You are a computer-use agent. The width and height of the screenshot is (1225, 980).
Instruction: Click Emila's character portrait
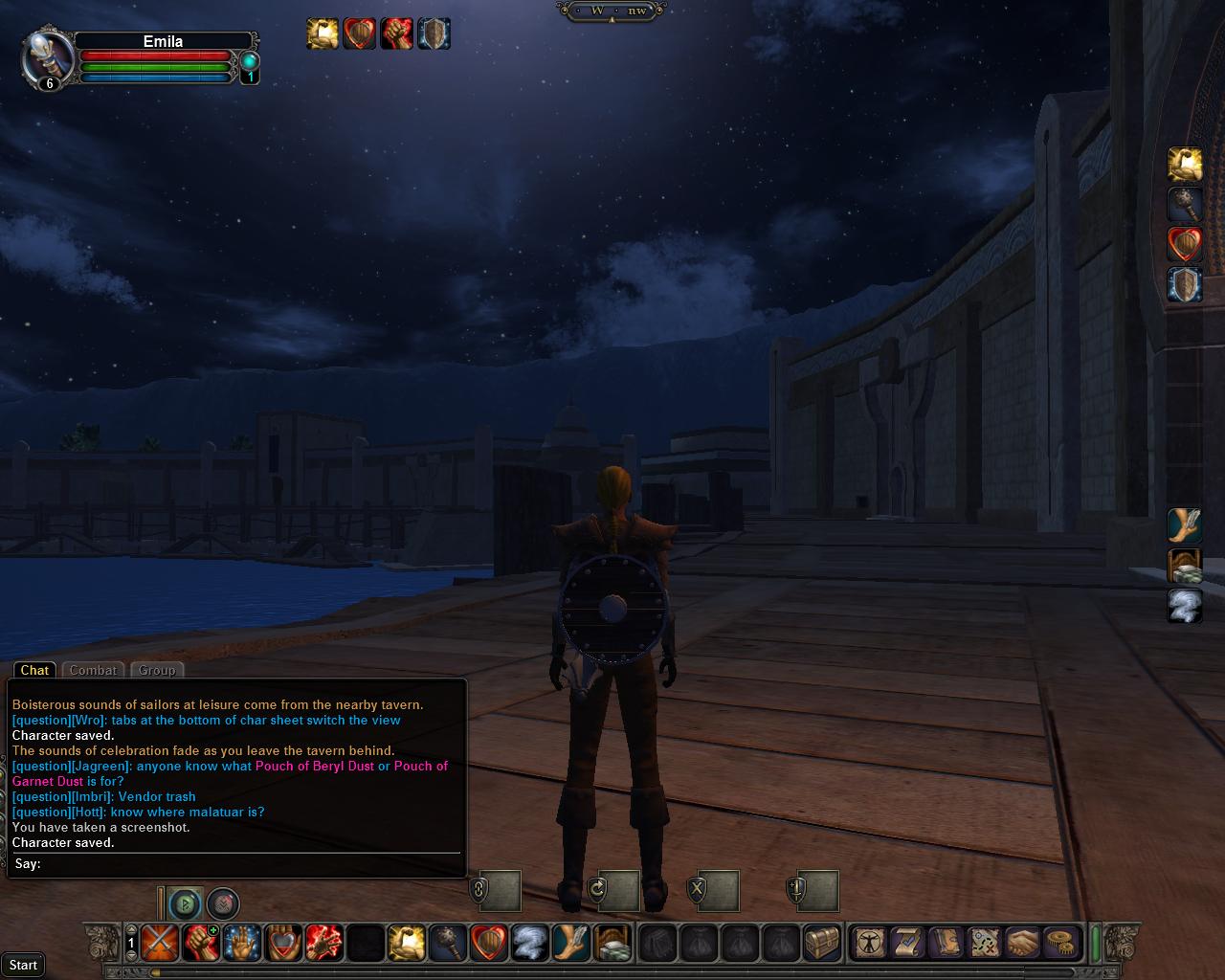coord(44,57)
